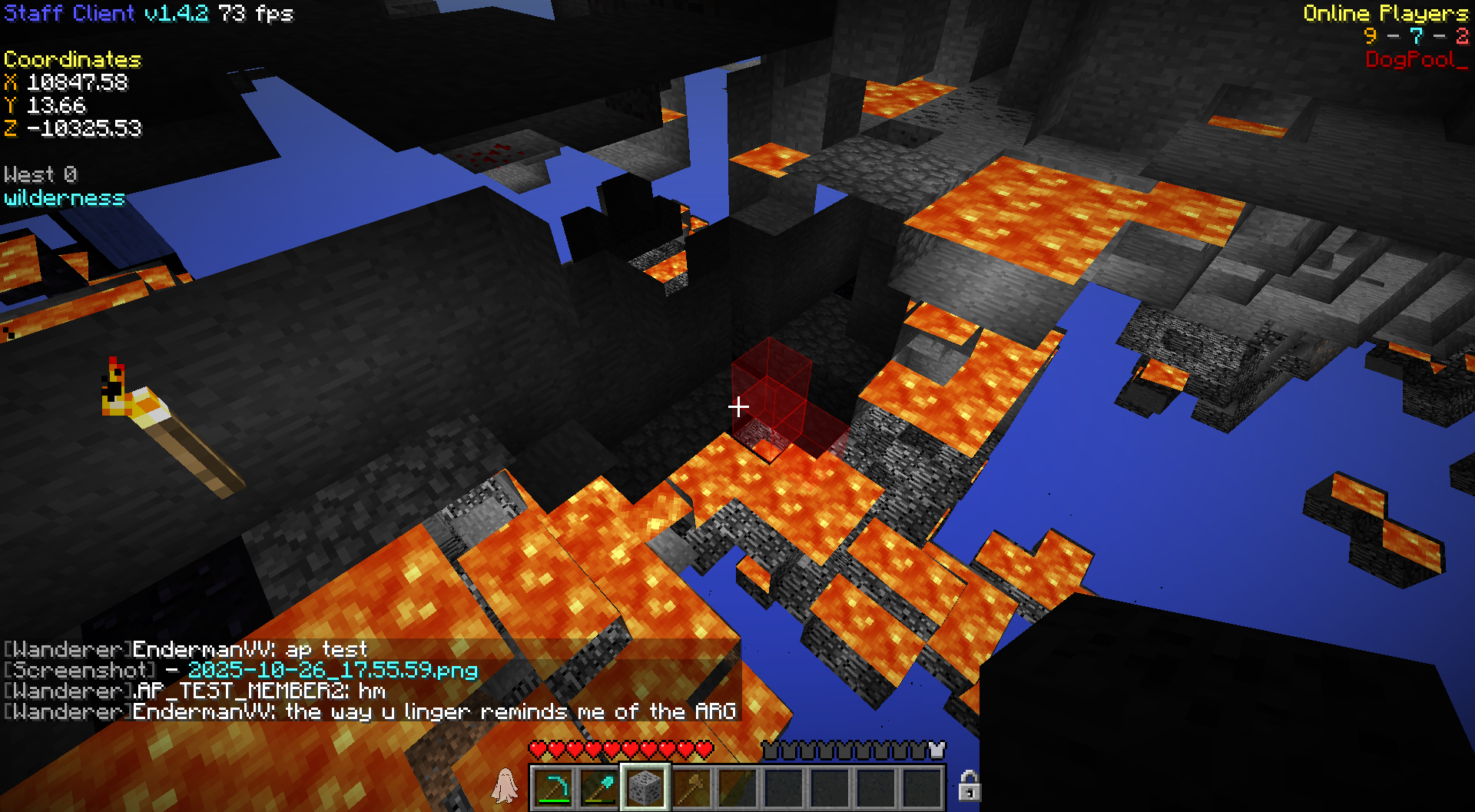Screen dimensions: 1475x812
Task: Open the screenshot file link in chat
Action: click(x=333, y=671)
